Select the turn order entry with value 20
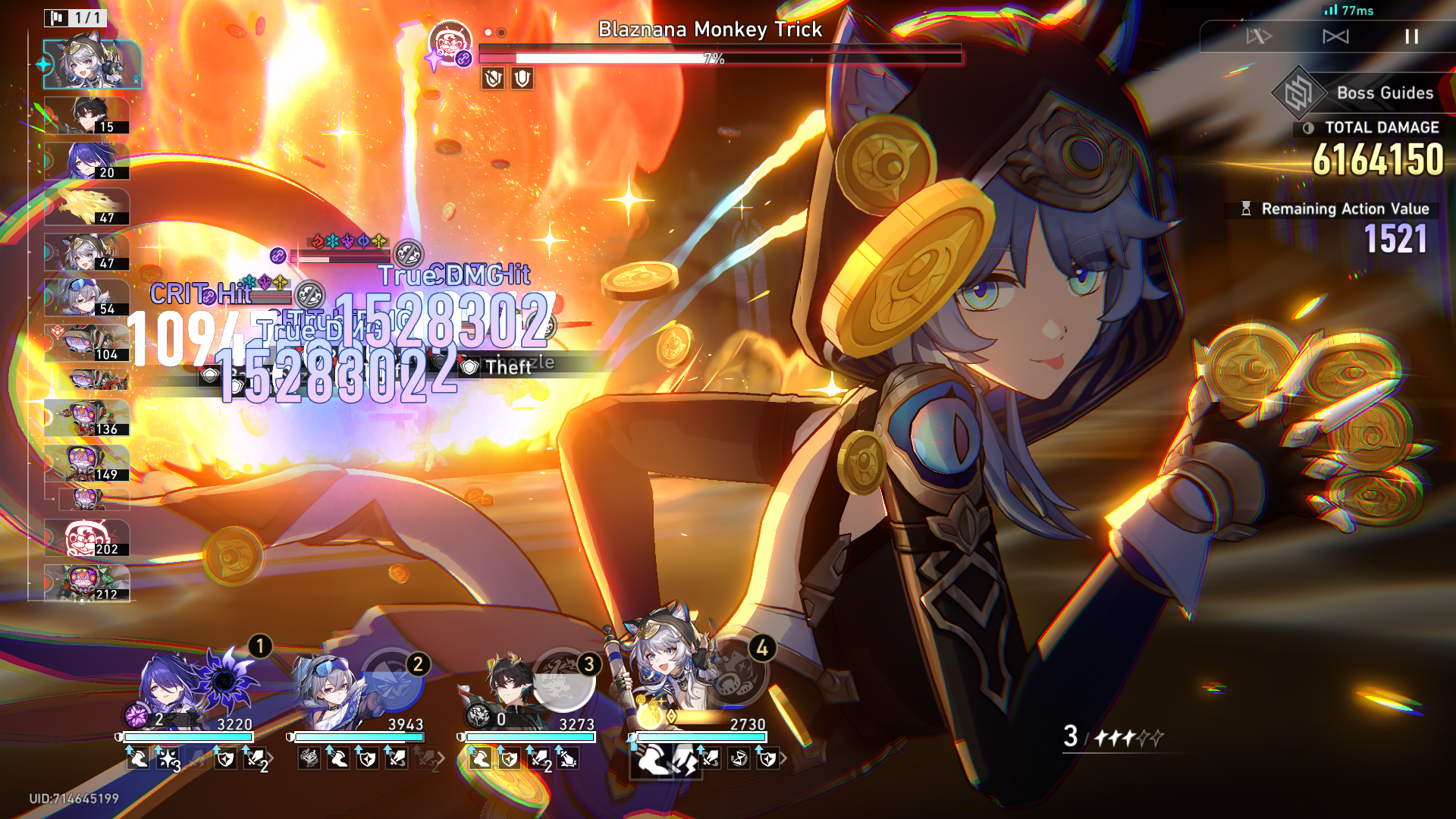This screenshot has height=819, width=1456. click(86, 162)
